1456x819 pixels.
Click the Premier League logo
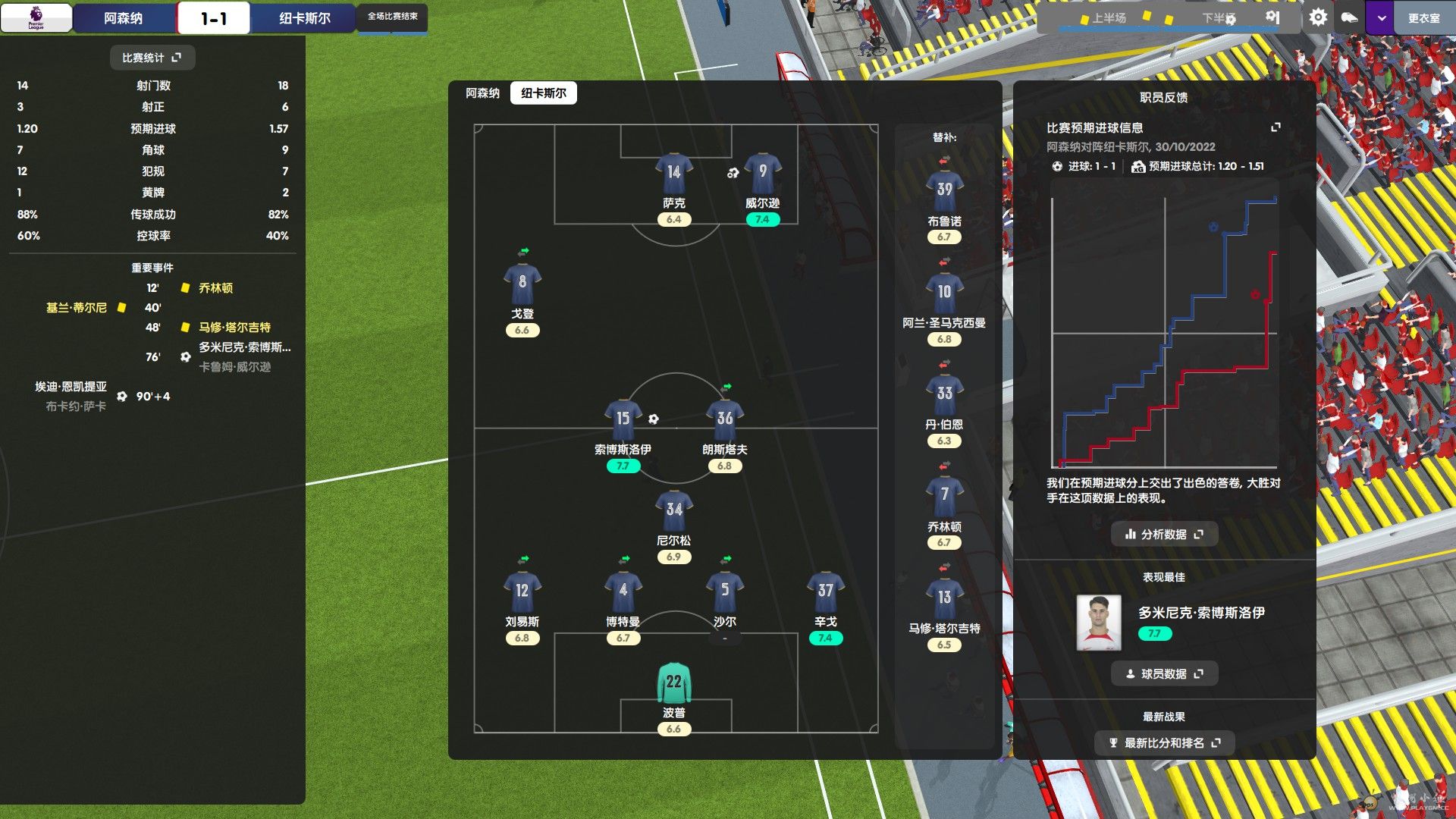tap(36, 17)
